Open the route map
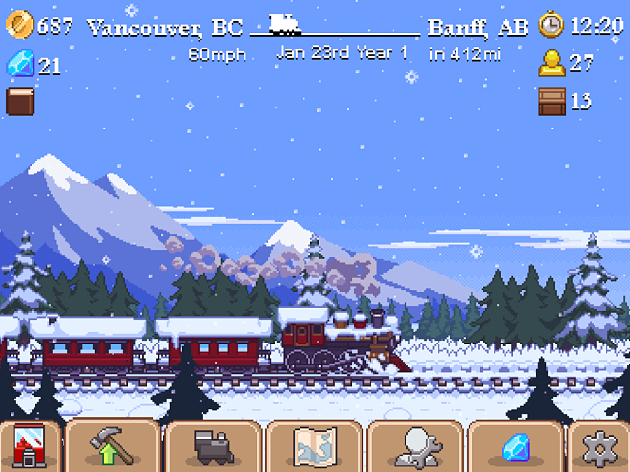This screenshot has height=472, width=630. coord(313,447)
